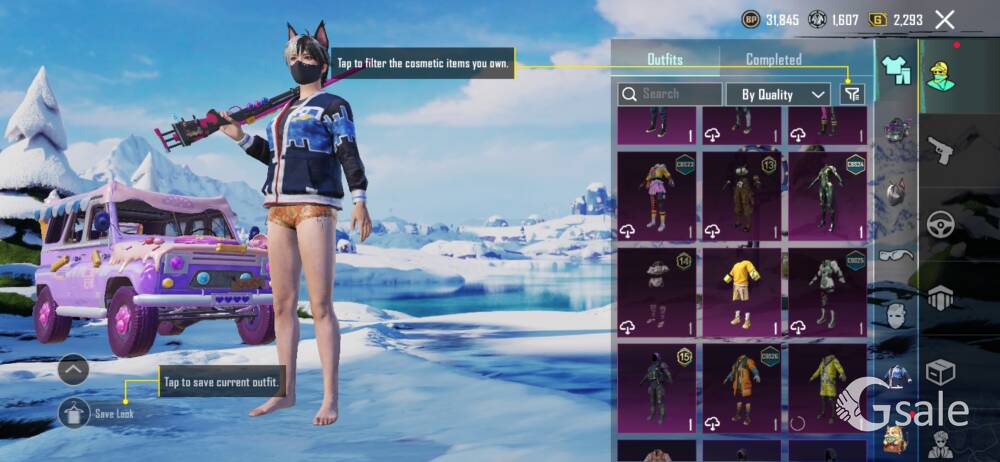
Task: Toggle the owned-items filter funnel icon
Action: [x=851, y=94]
